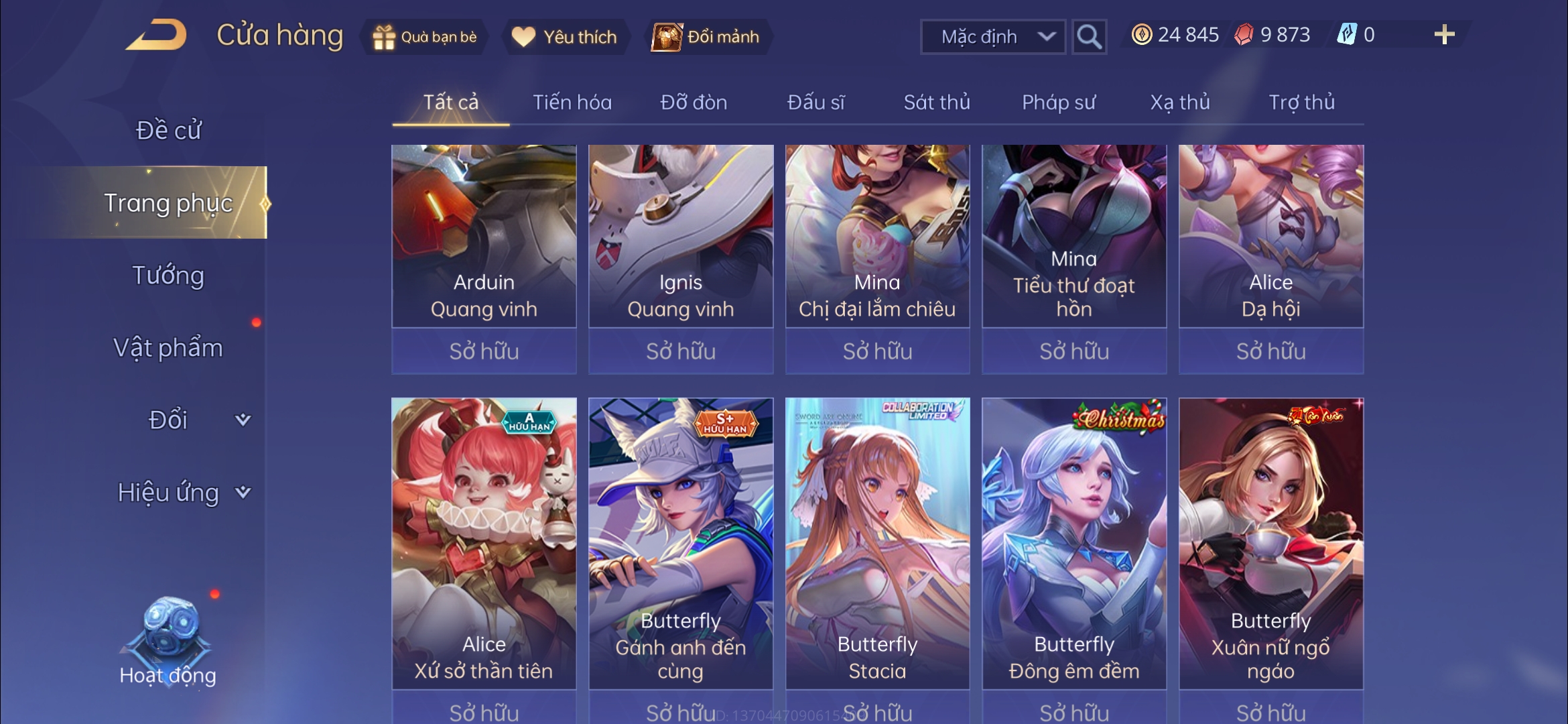Click the Yêu thích heart icon
The width and height of the screenshot is (1568, 724).
coord(523,38)
